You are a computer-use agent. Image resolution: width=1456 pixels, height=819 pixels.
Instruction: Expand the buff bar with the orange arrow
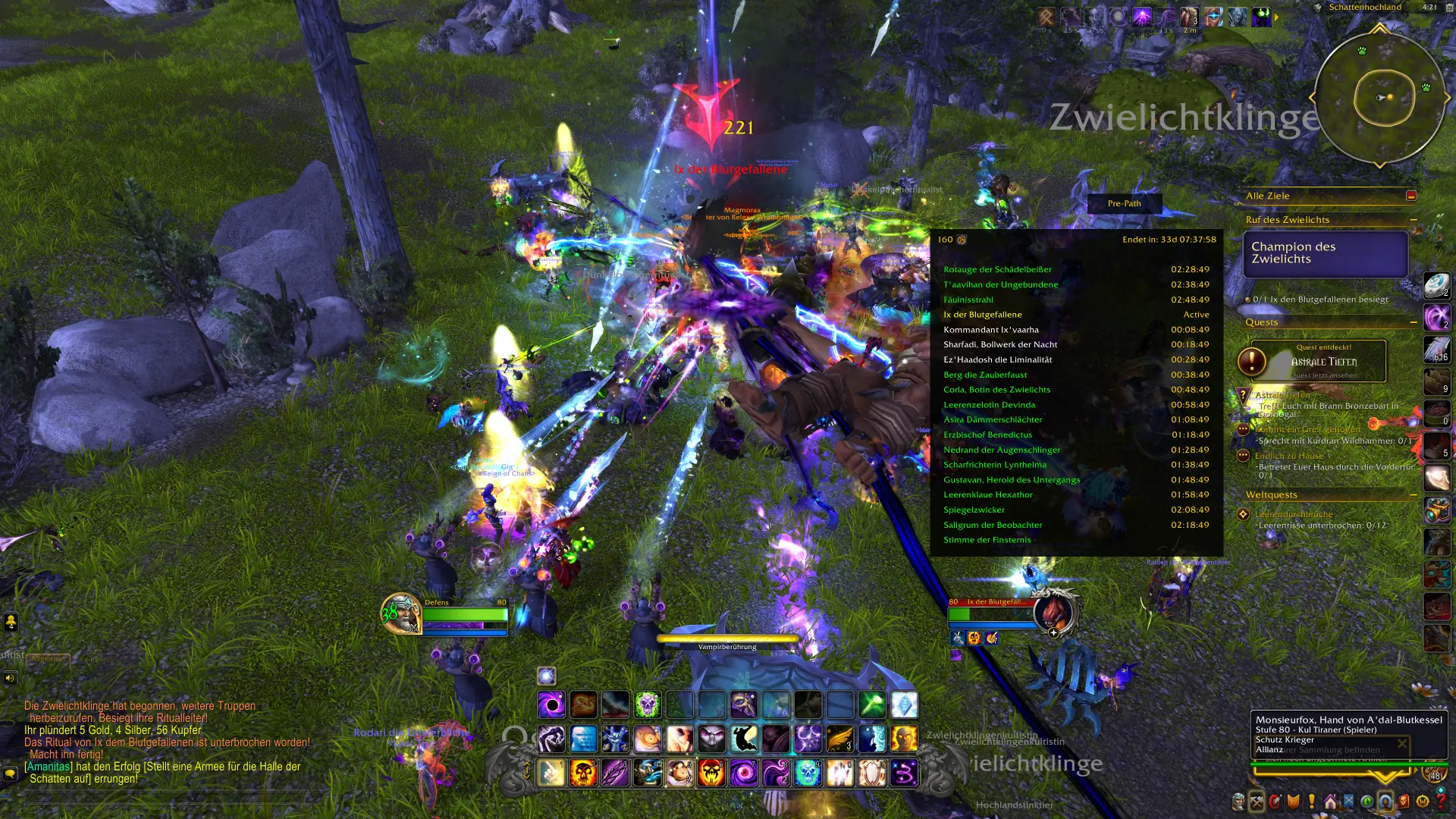(x=1276, y=17)
